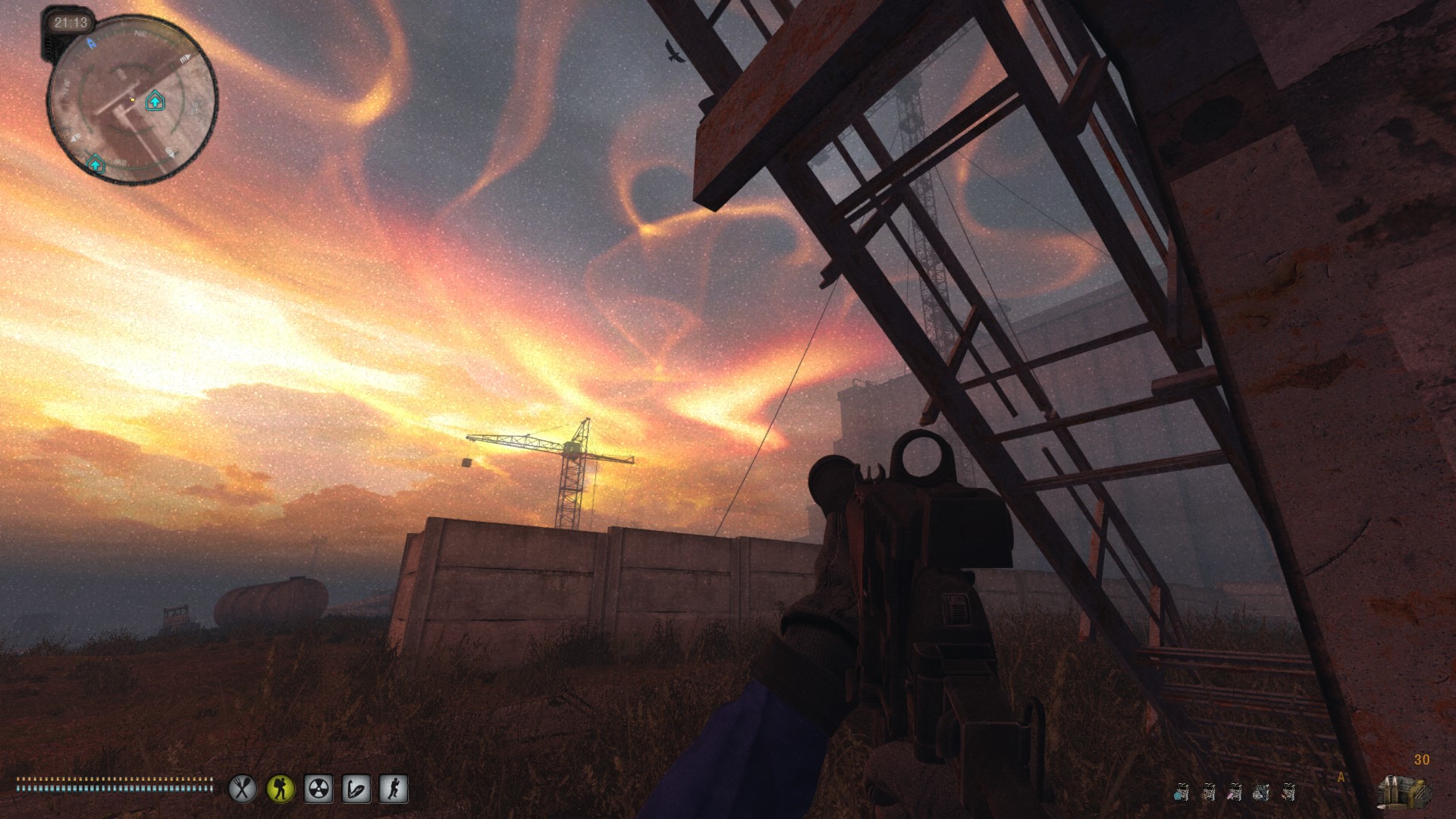This screenshot has width=1456, height=819.
Task: Select the quick slot with blue item
Action: coord(1180,793)
